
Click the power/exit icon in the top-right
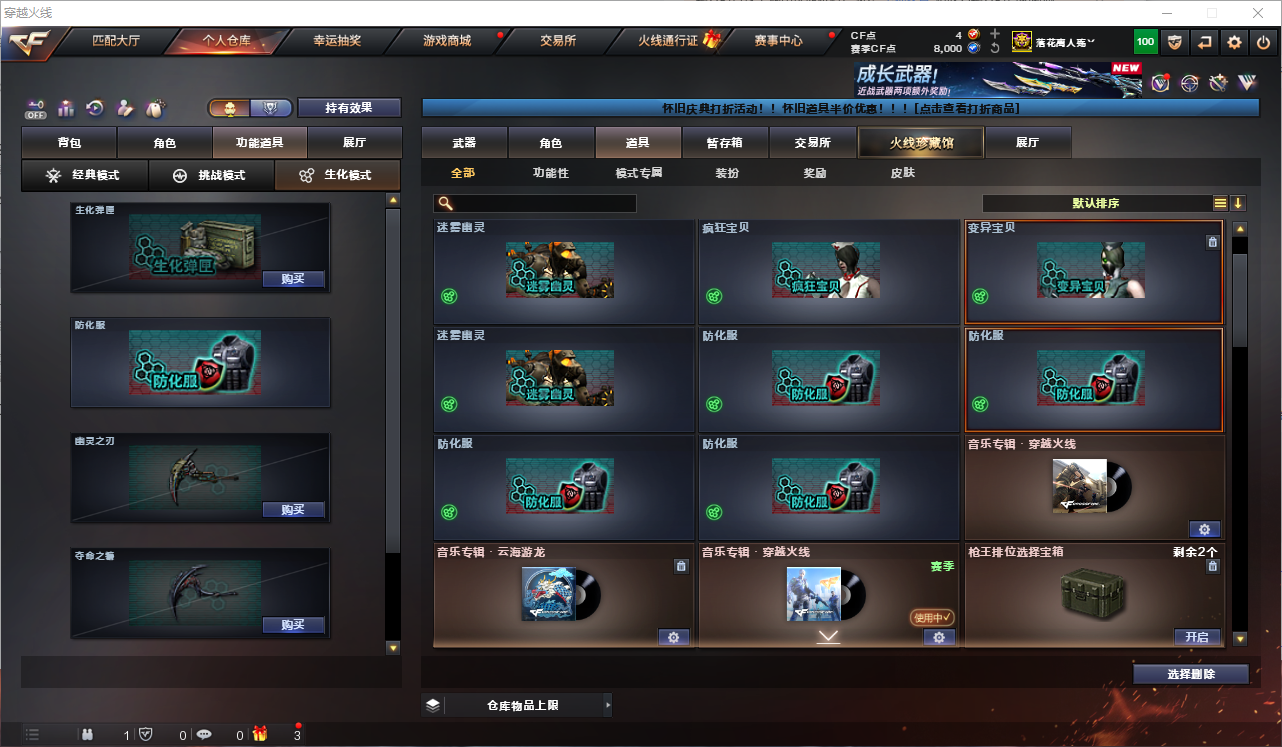click(x=1262, y=42)
